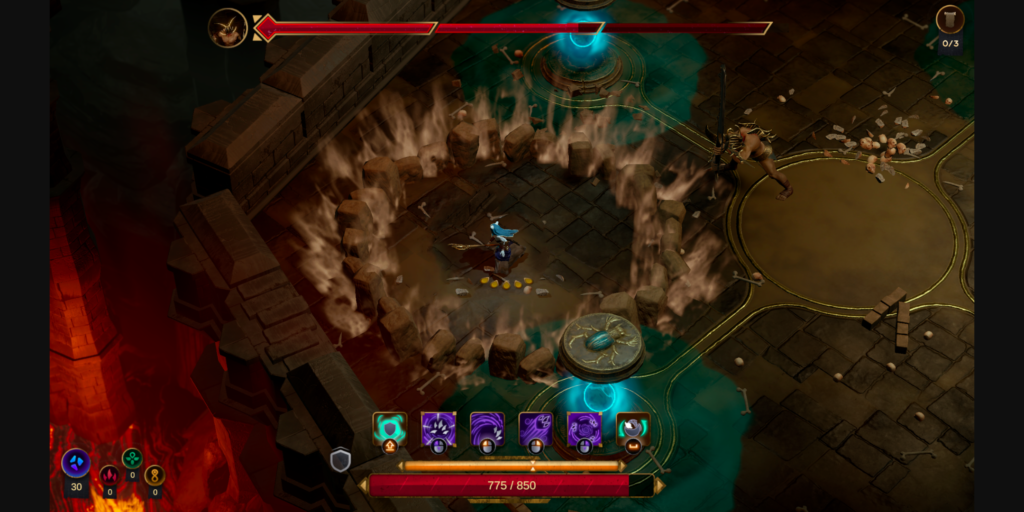Select the red crystal resource icon
Screen dimensions: 1024x512
(x=109, y=475)
